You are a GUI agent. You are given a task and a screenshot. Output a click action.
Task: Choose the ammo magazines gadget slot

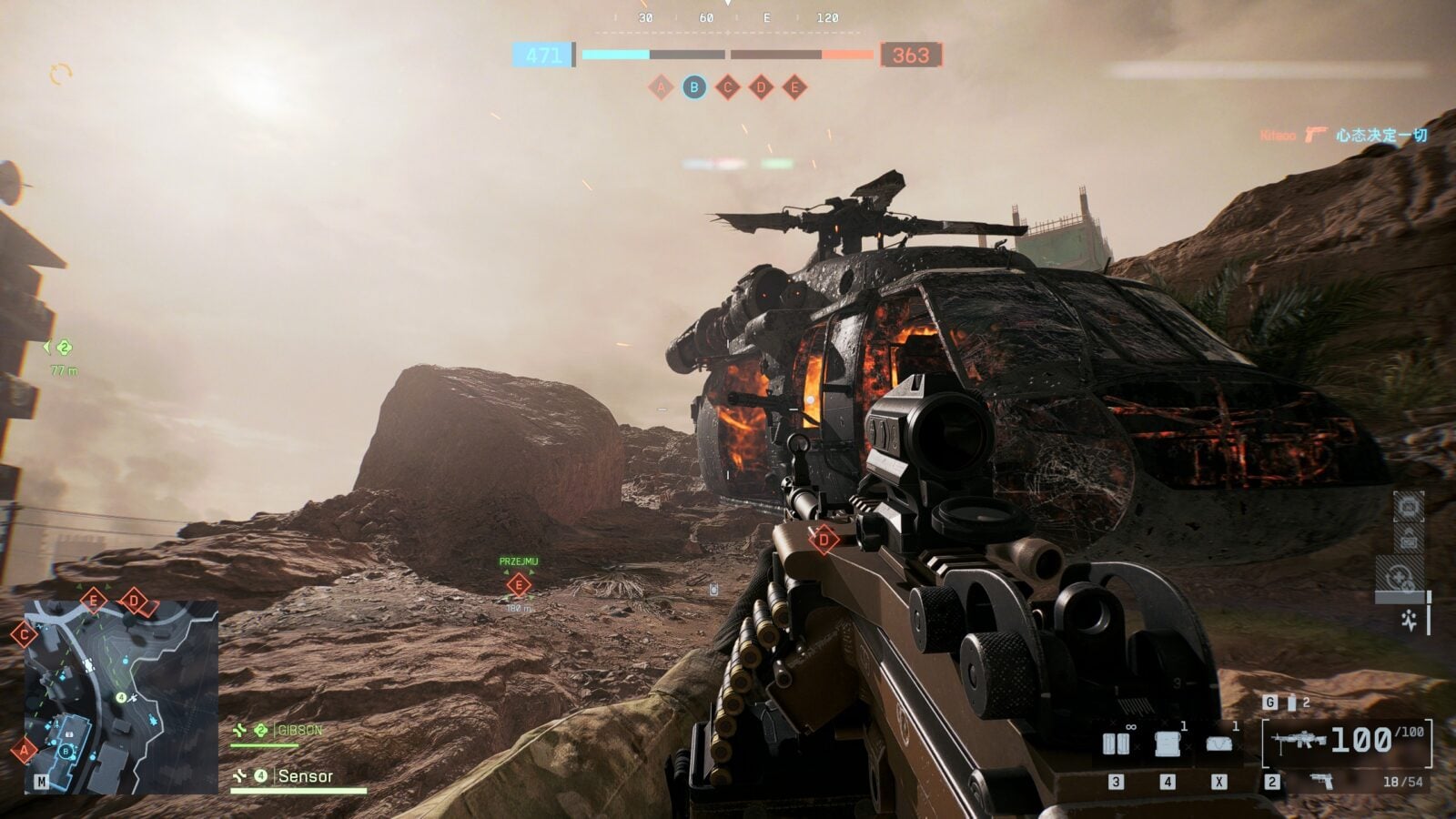coord(1117,744)
